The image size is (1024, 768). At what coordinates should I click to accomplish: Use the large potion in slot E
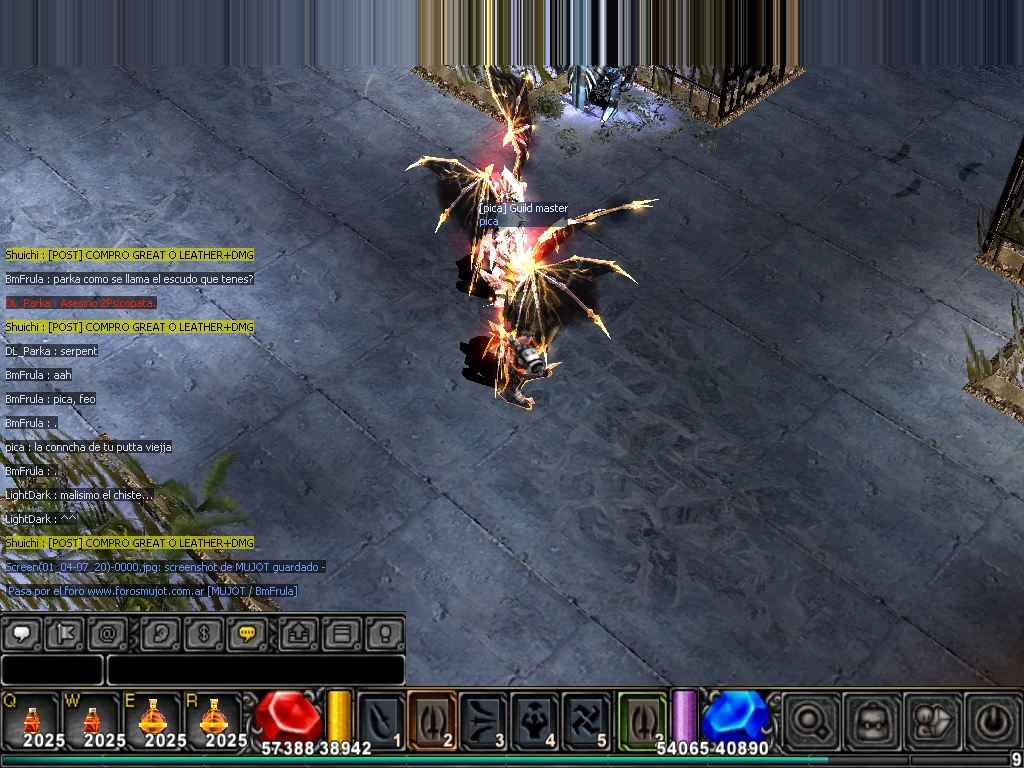152,720
